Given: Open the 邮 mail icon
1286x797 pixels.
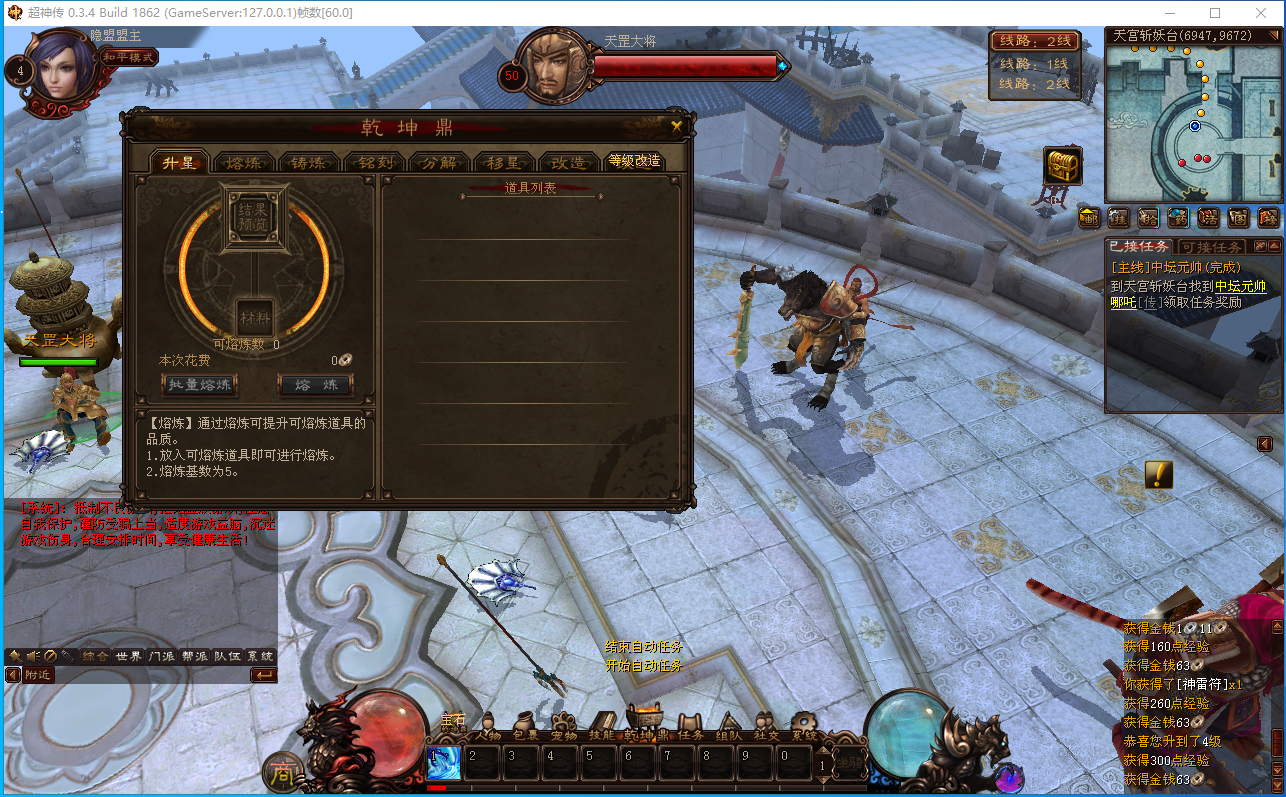Looking at the screenshot, I should [1089, 217].
